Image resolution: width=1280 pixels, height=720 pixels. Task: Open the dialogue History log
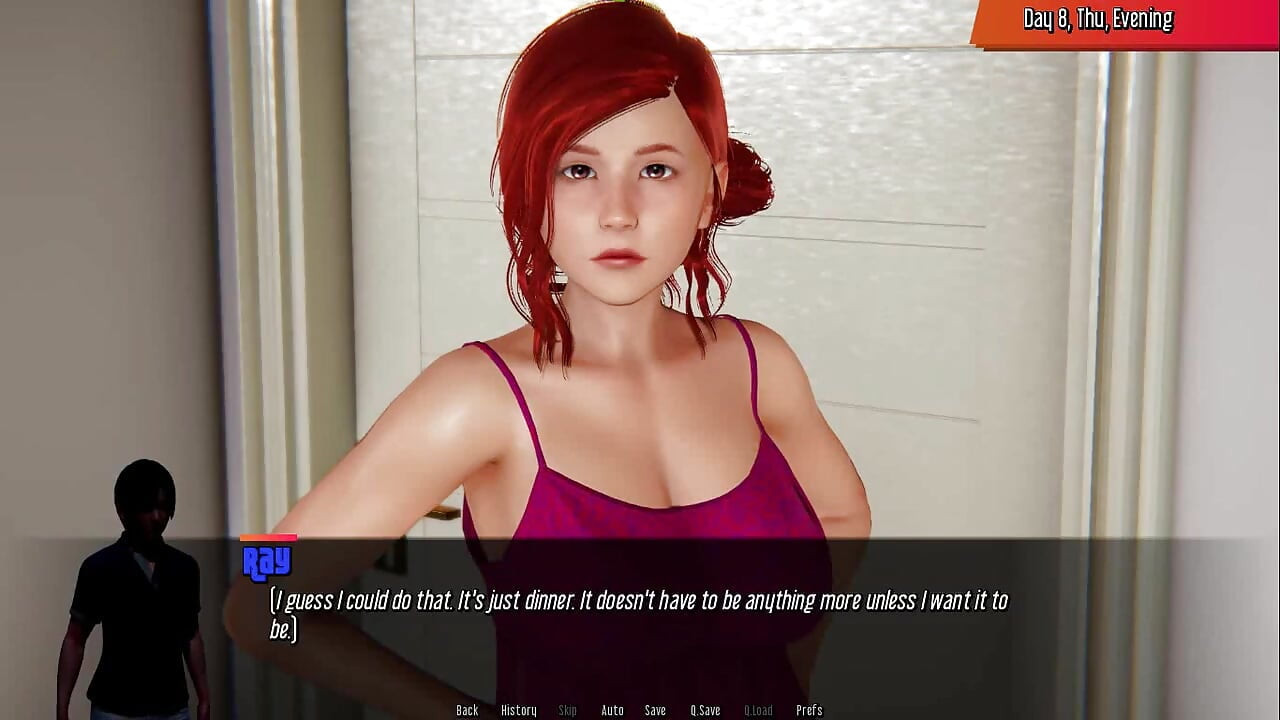coord(518,710)
